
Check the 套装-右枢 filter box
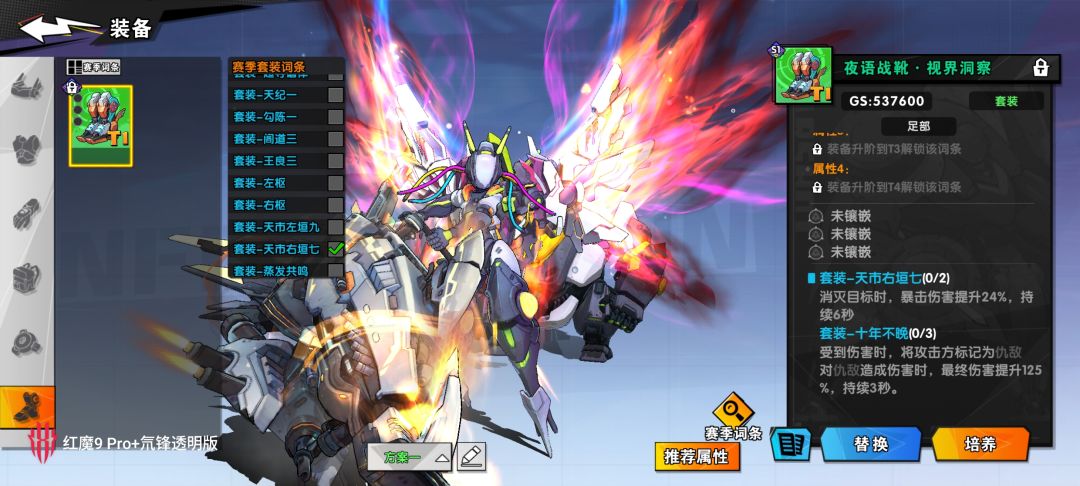point(335,205)
